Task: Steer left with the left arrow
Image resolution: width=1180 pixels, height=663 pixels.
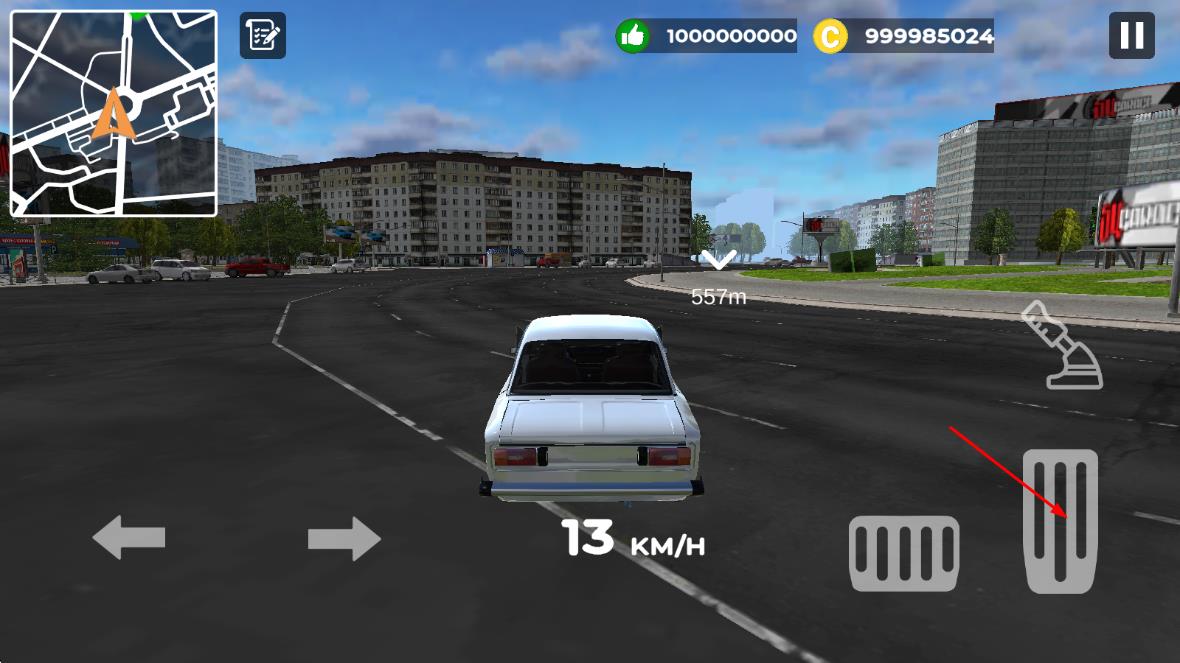Action: click(129, 538)
